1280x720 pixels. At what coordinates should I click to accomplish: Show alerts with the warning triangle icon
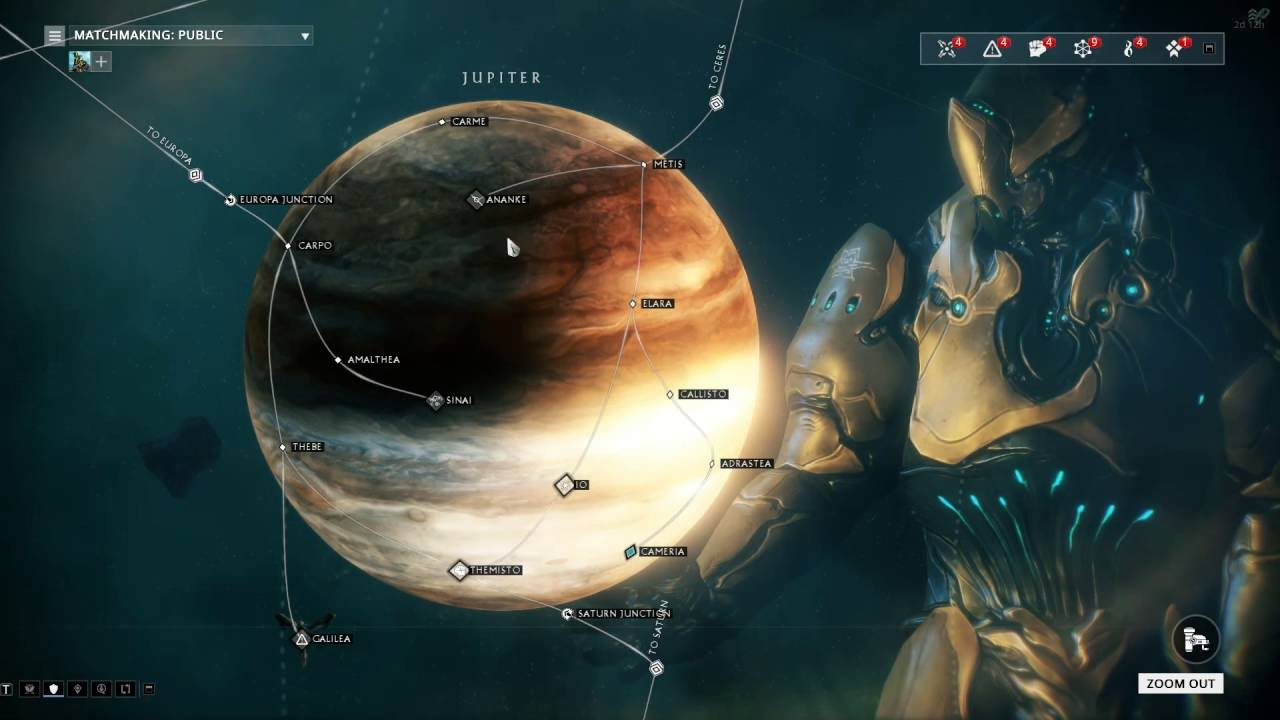pos(993,49)
